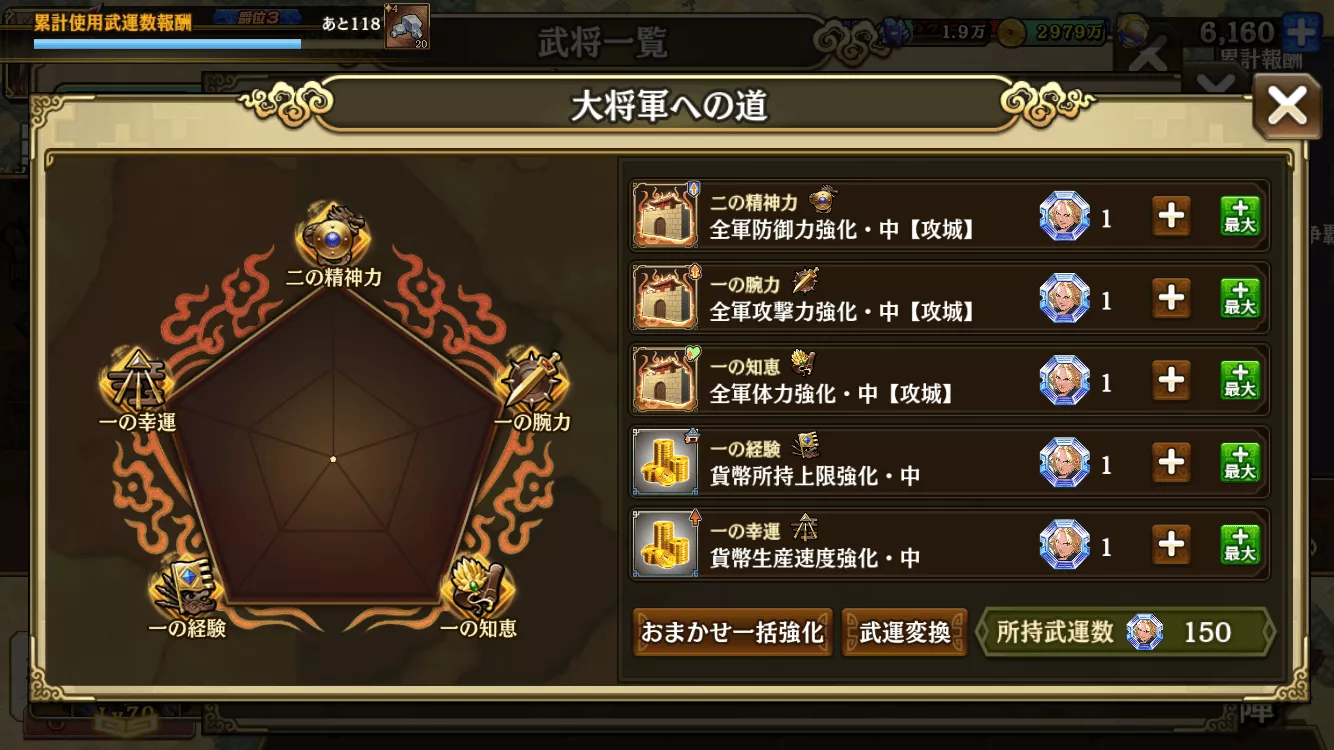
Task: Click the gold coin icon beside 貨幣生産速度強化・中
Action: [x=666, y=545]
